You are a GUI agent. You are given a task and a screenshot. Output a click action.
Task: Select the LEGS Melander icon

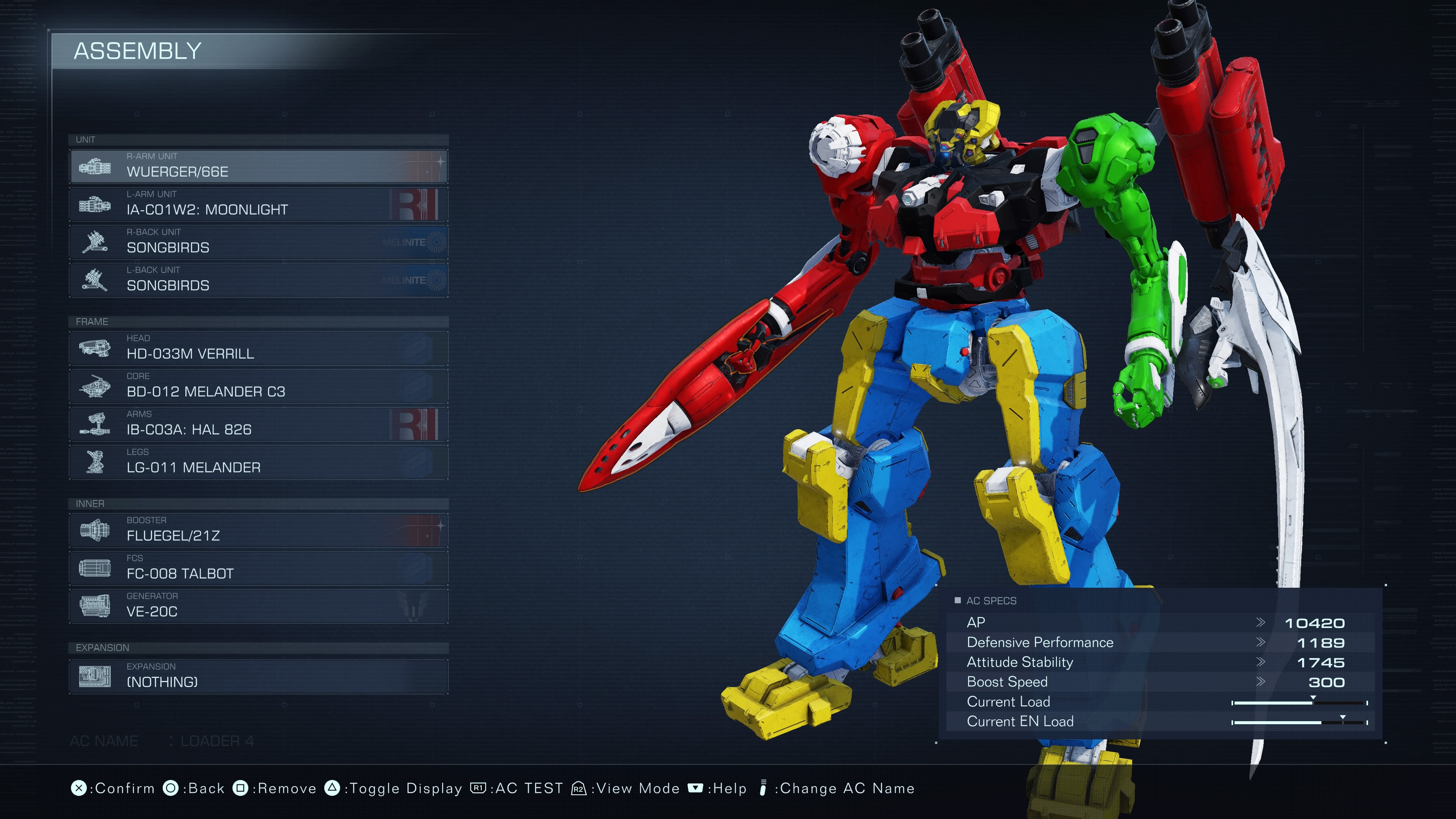(95, 462)
